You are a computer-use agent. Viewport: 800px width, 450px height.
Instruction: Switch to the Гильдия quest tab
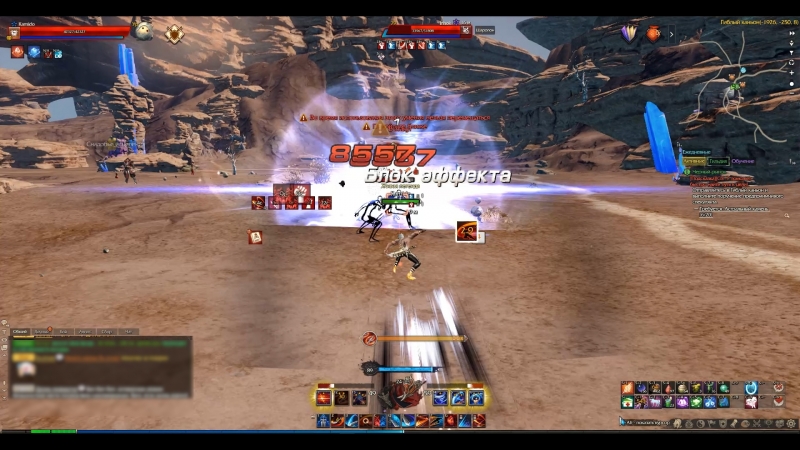pos(718,161)
